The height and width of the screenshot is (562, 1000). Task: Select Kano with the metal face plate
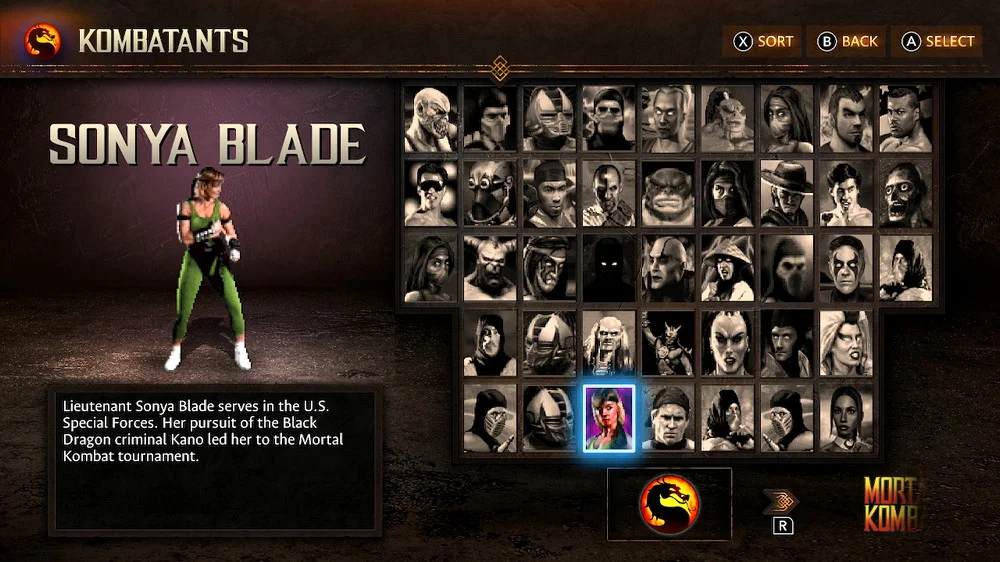click(x=609, y=194)
